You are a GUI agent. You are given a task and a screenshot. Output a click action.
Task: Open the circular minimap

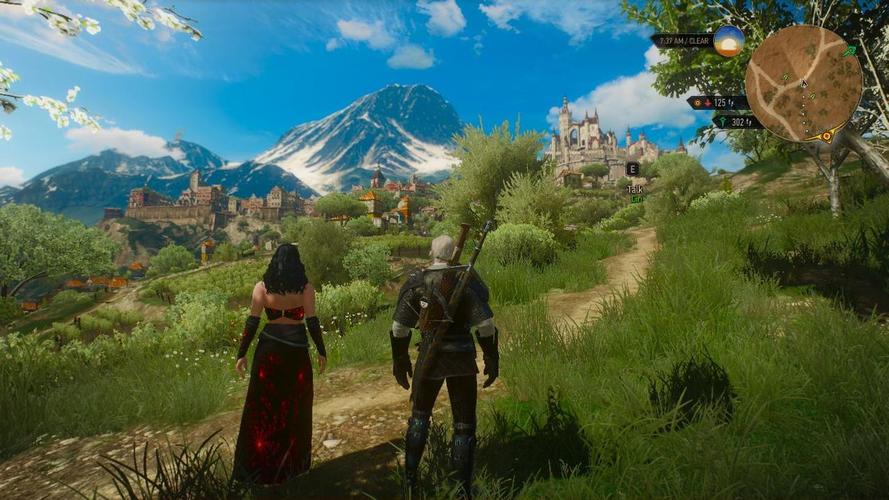(x=802, y=83)
